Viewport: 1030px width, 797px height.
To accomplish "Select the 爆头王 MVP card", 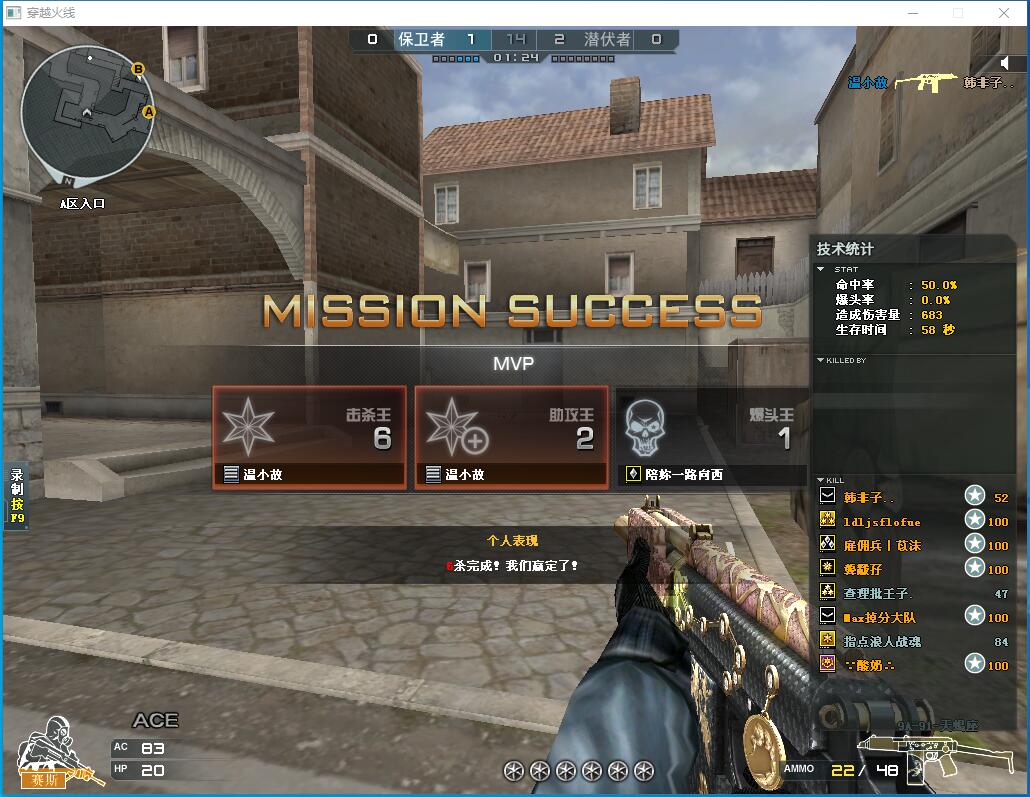I will tap(711, 437).
